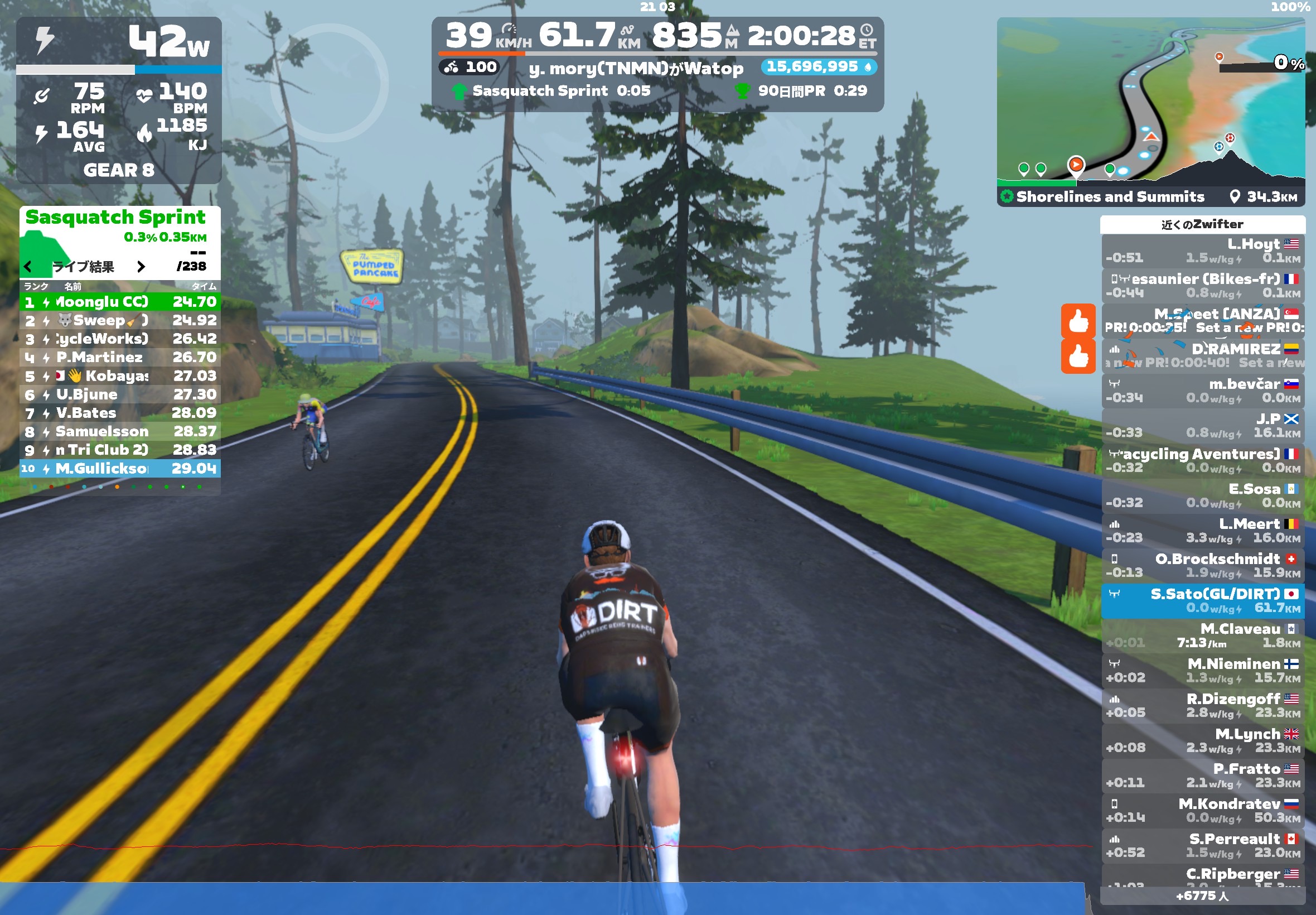Select M.Gullickson's highlighted leaderboard row

coord(120,469)
